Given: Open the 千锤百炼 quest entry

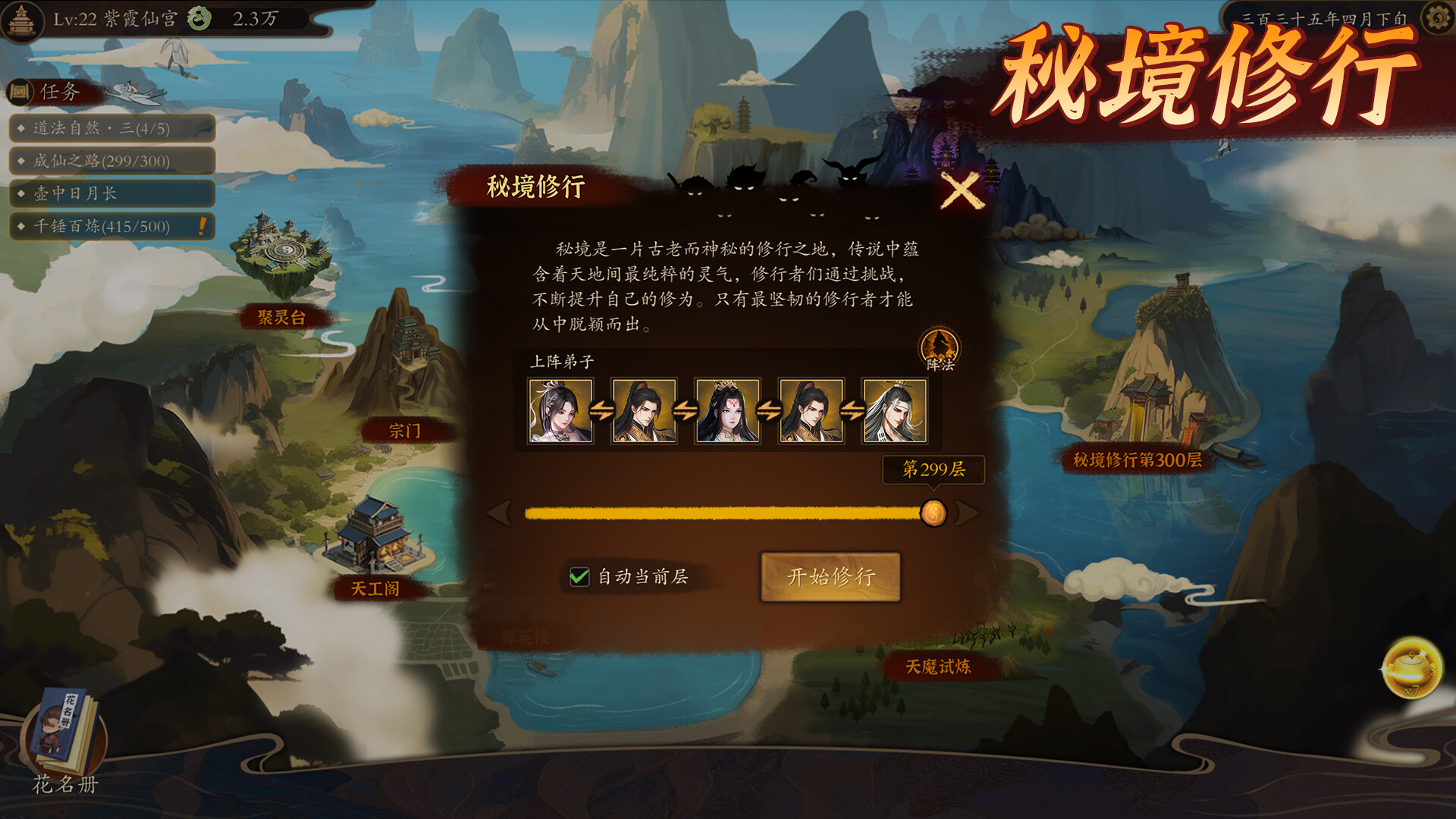Looking at the screenshot, I should (112, 226).
